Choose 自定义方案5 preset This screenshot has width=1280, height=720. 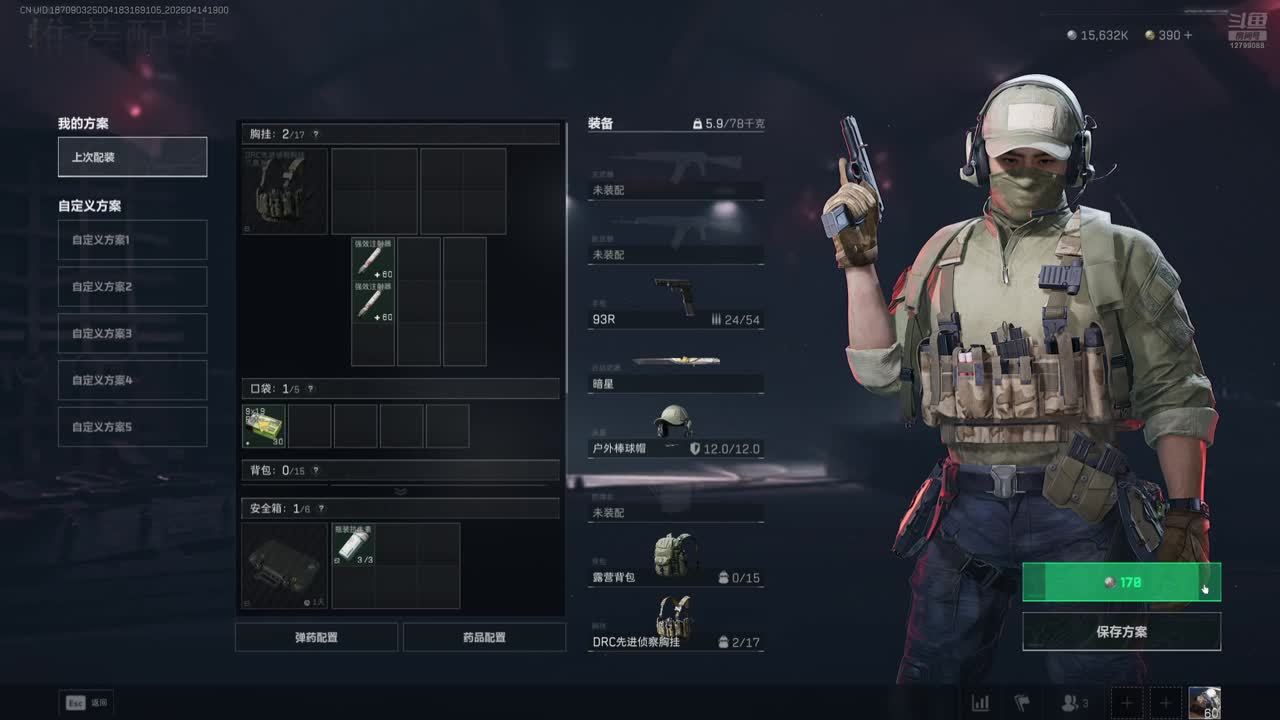pyautogui.click(x=132, y=427)
